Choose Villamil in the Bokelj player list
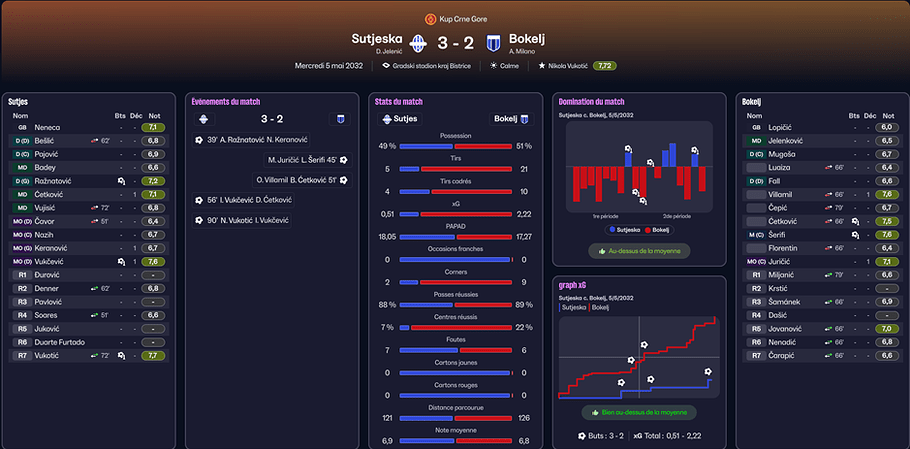Screen dimensions: 910x449 pos(783,194)
